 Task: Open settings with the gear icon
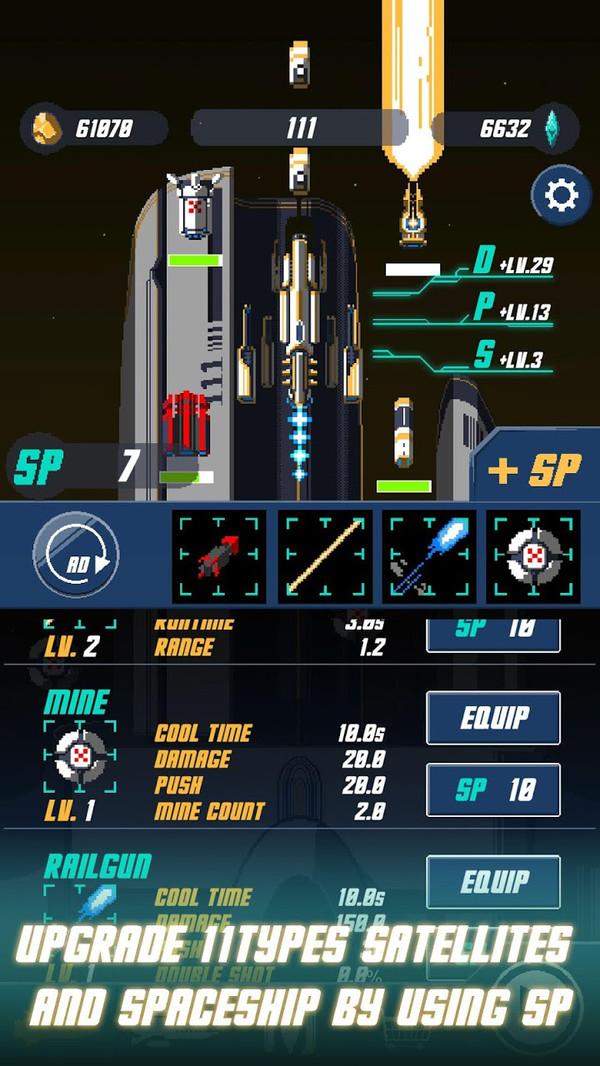tap(561, 195)
